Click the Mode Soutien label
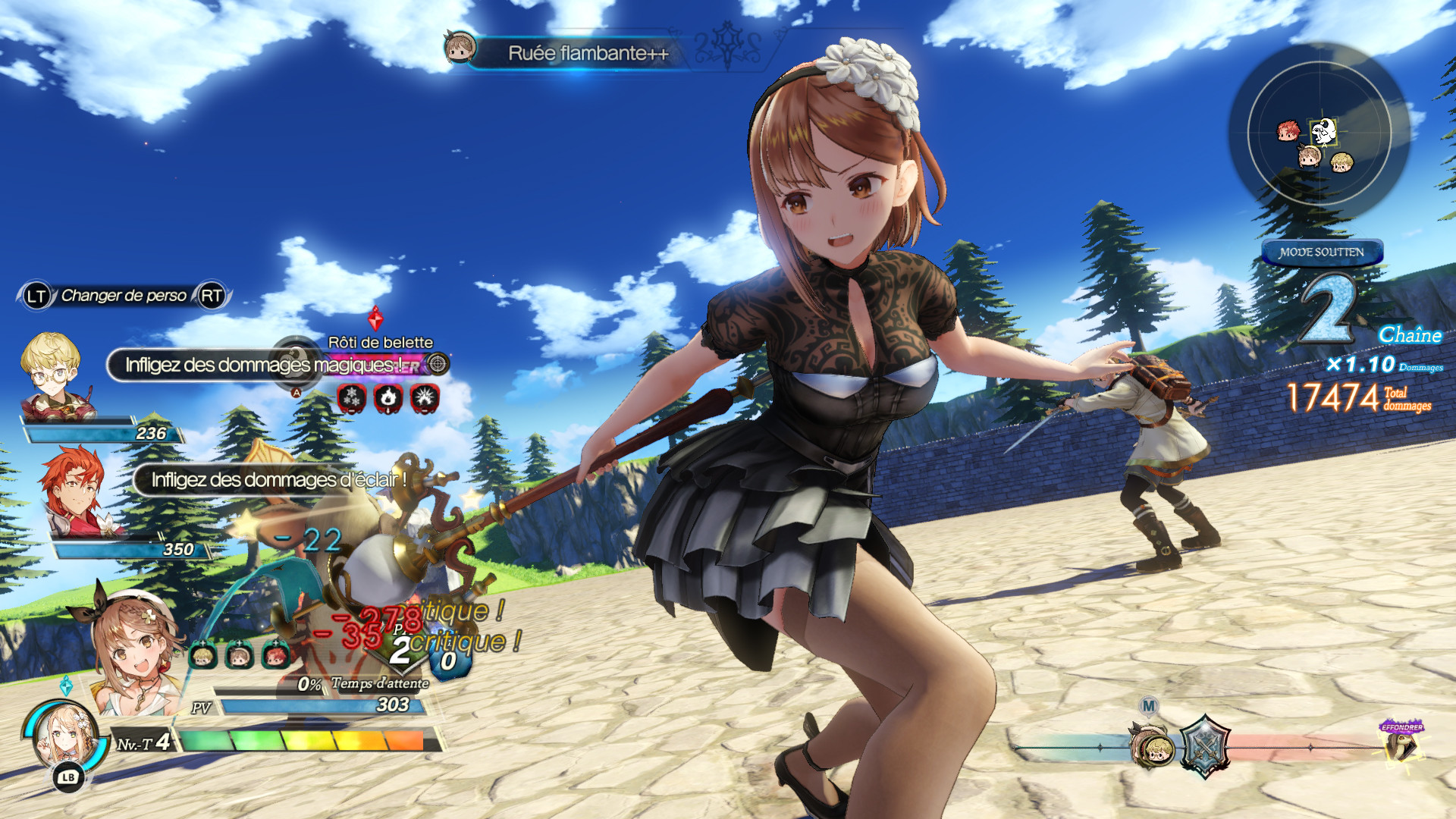 pyautogui.click(x=1322, y=253)
